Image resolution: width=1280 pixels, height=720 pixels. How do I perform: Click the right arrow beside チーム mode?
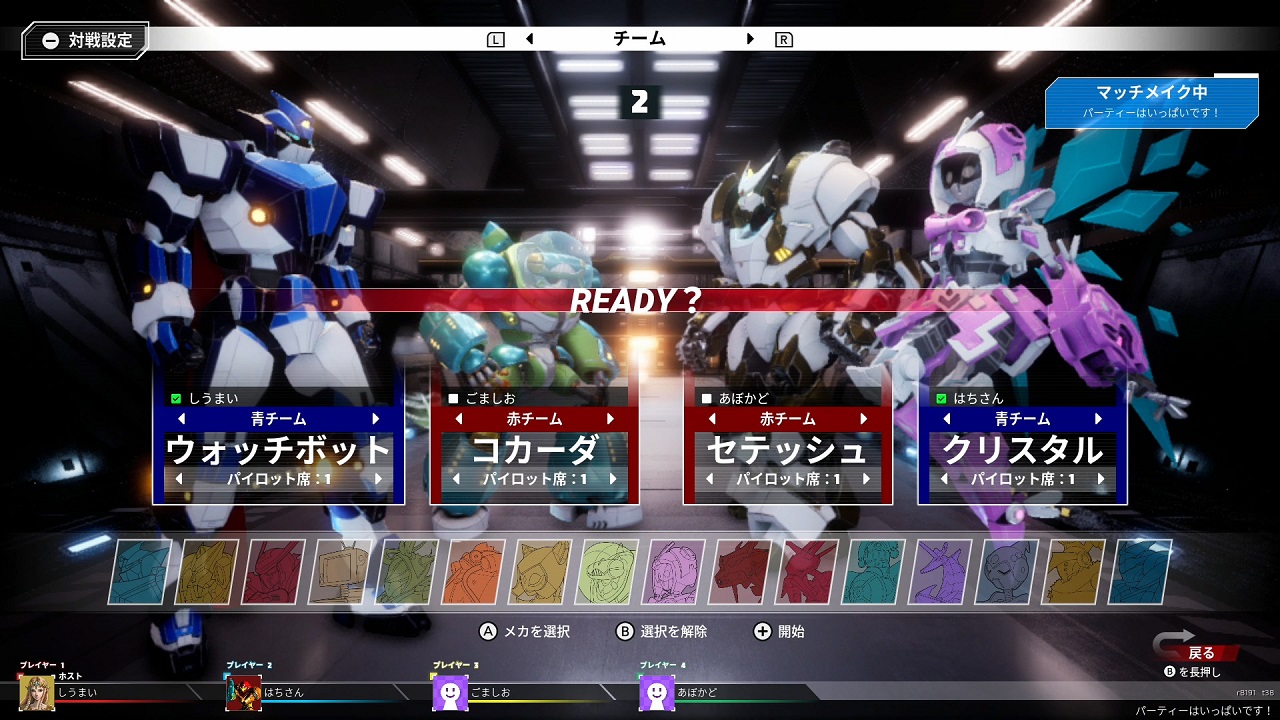pos(750,39)
